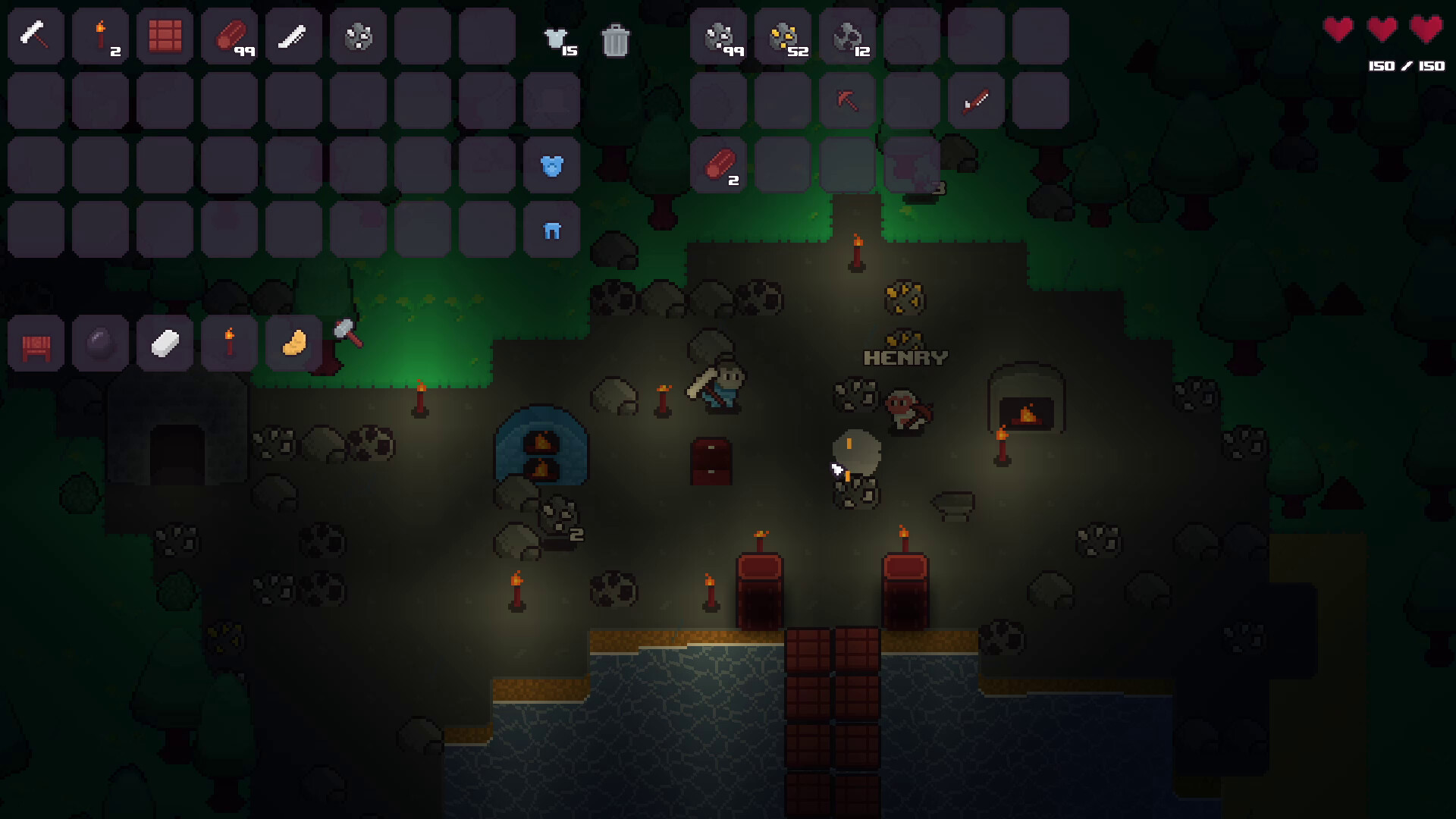1456x819 pixels.
Task: Select the torch stack of 2
Action: coord(100,36)
